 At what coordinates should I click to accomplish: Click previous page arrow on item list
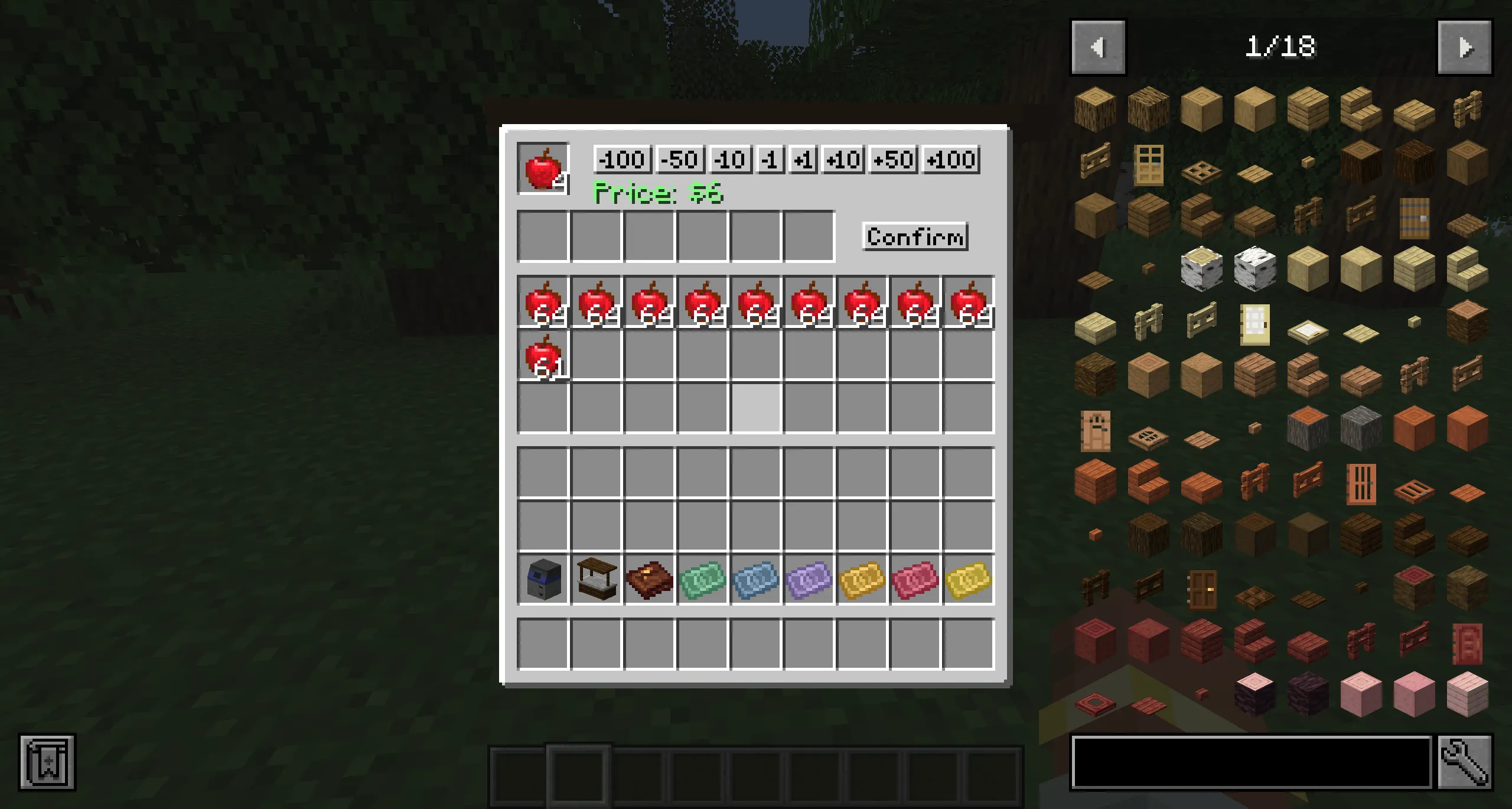coord(1100,48)
